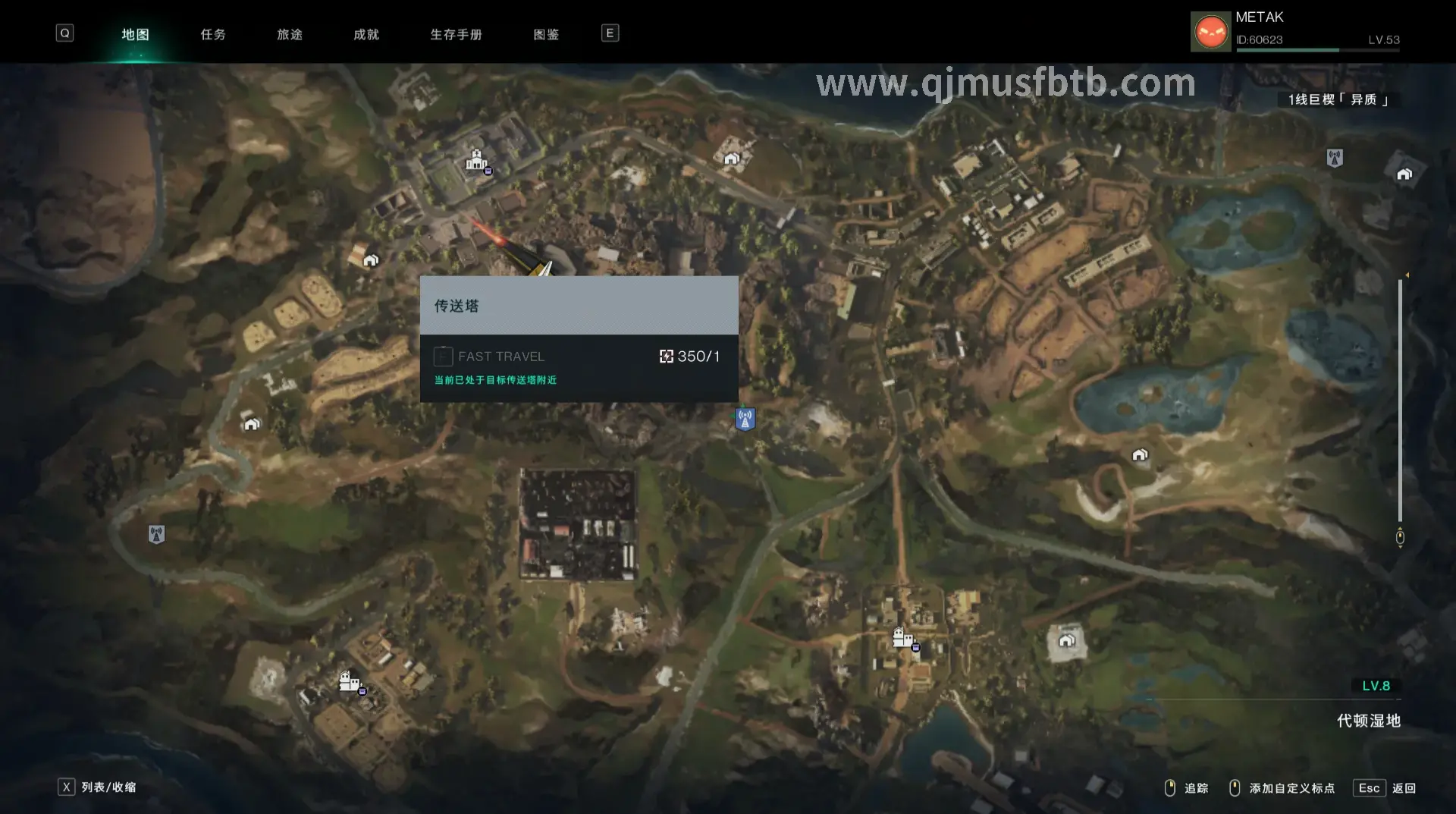Choose the 1线巨楔「异质」 line selector
Viewport: 1456px width, 814px height.
1338,100
